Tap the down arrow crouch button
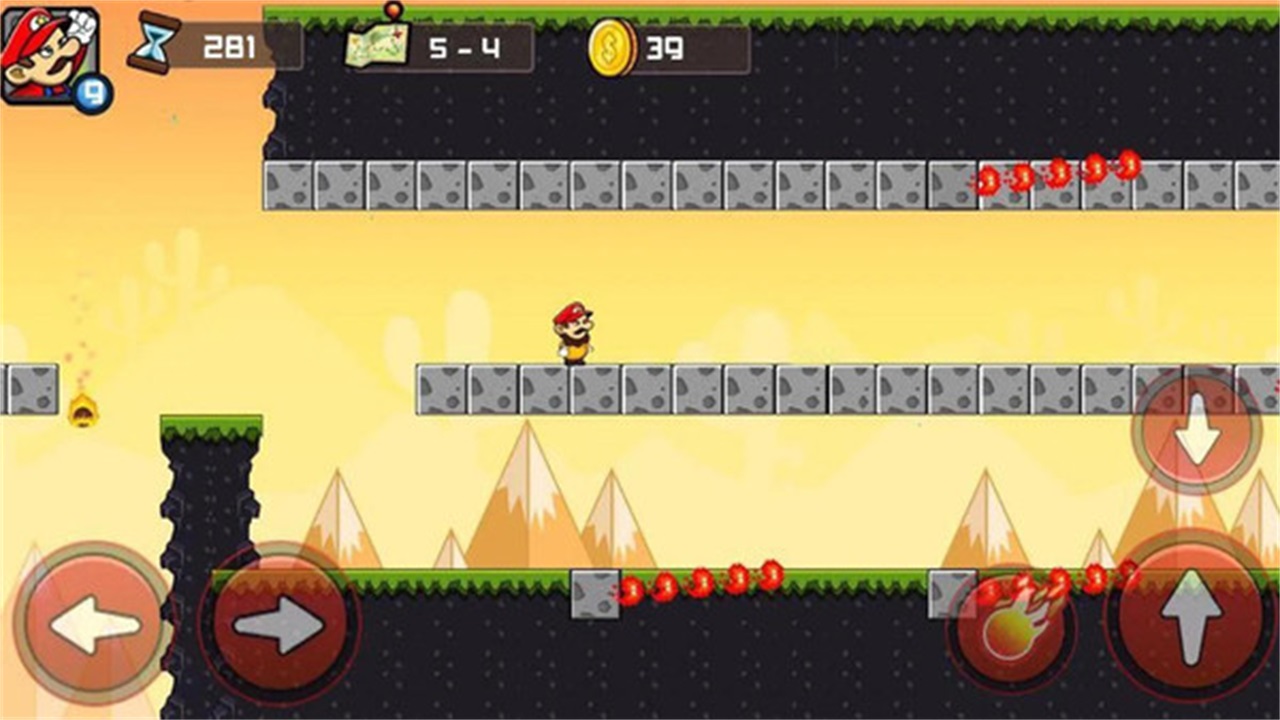1280x720 pixels. pos(1196,431)
